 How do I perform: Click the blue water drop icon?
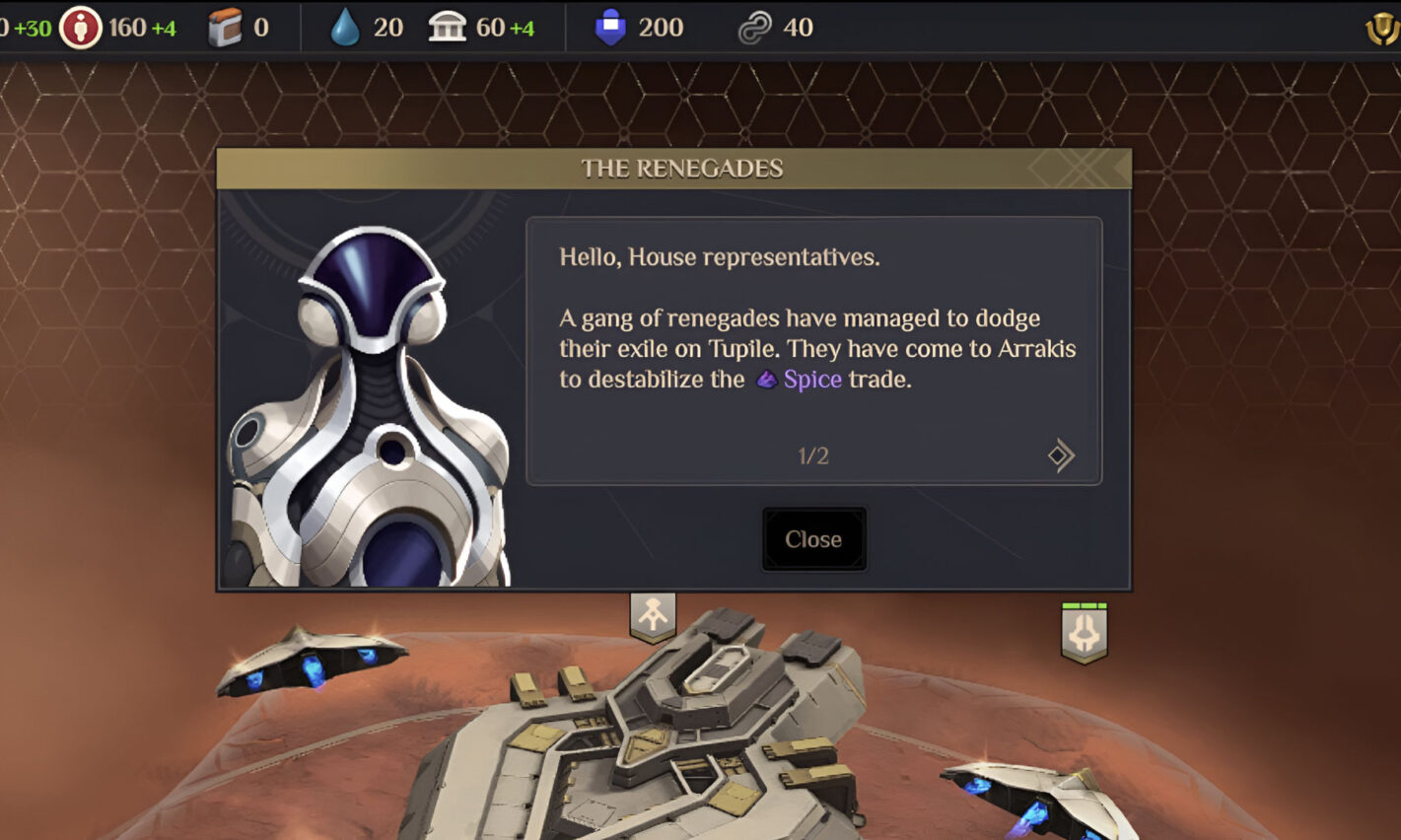pos(345,28)
